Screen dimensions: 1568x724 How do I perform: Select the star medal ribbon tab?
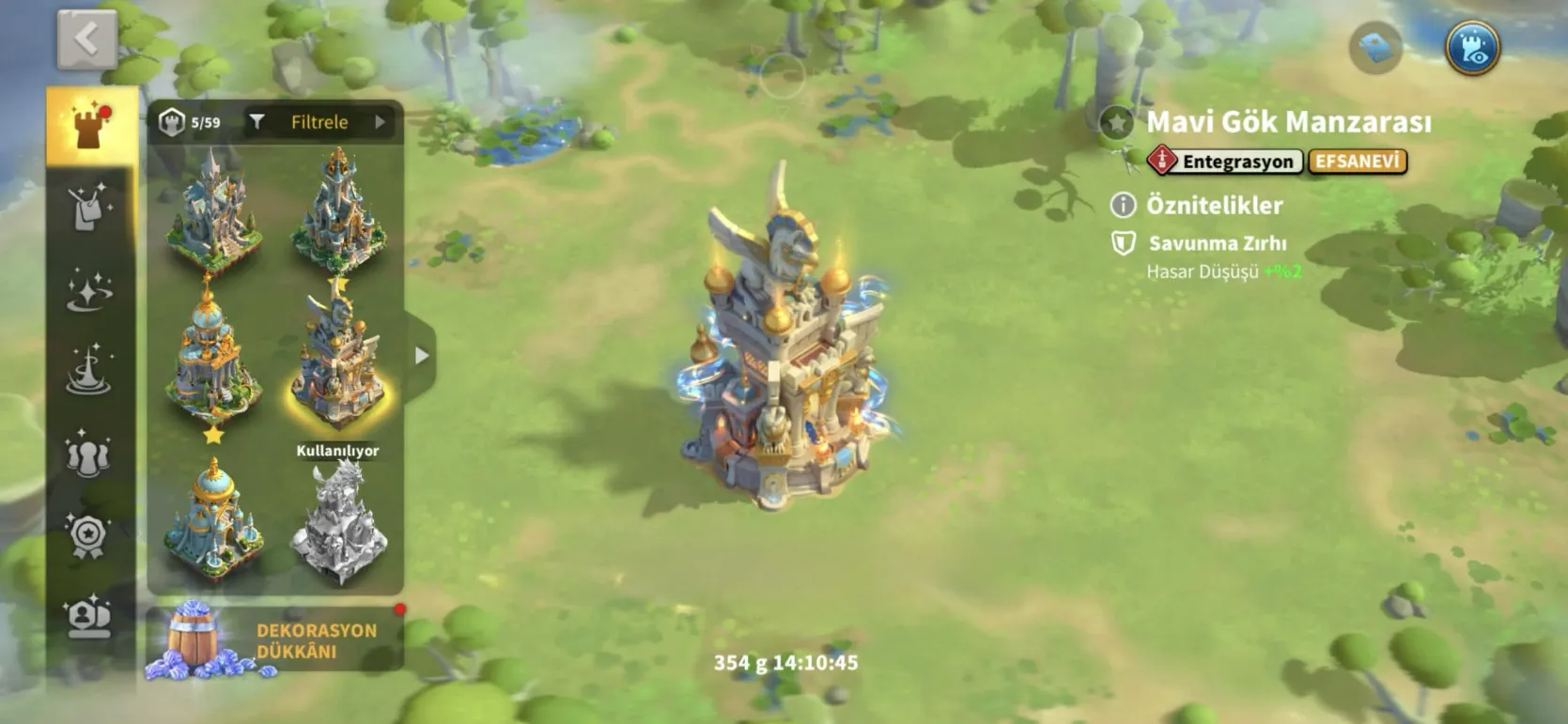[90, 535]
